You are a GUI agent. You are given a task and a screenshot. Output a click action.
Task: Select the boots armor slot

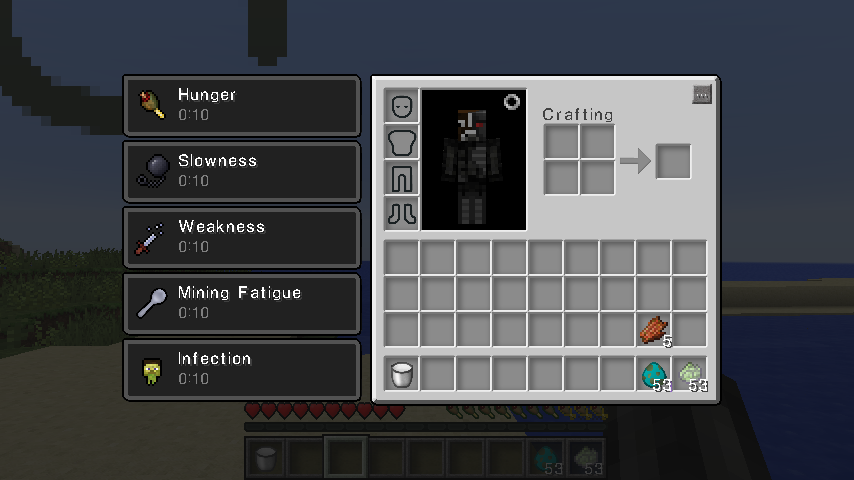point(402,213)
